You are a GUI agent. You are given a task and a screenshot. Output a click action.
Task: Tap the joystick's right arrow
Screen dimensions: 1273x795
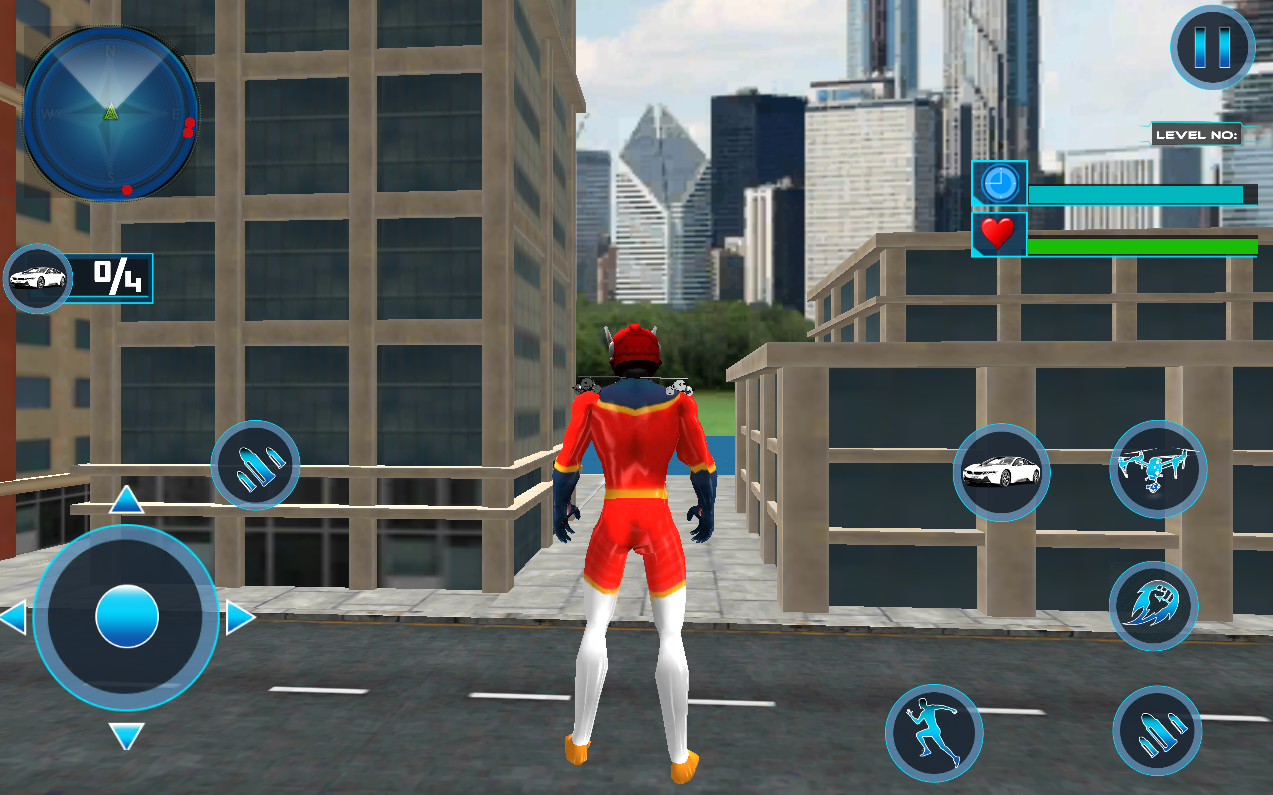[240, 618]
